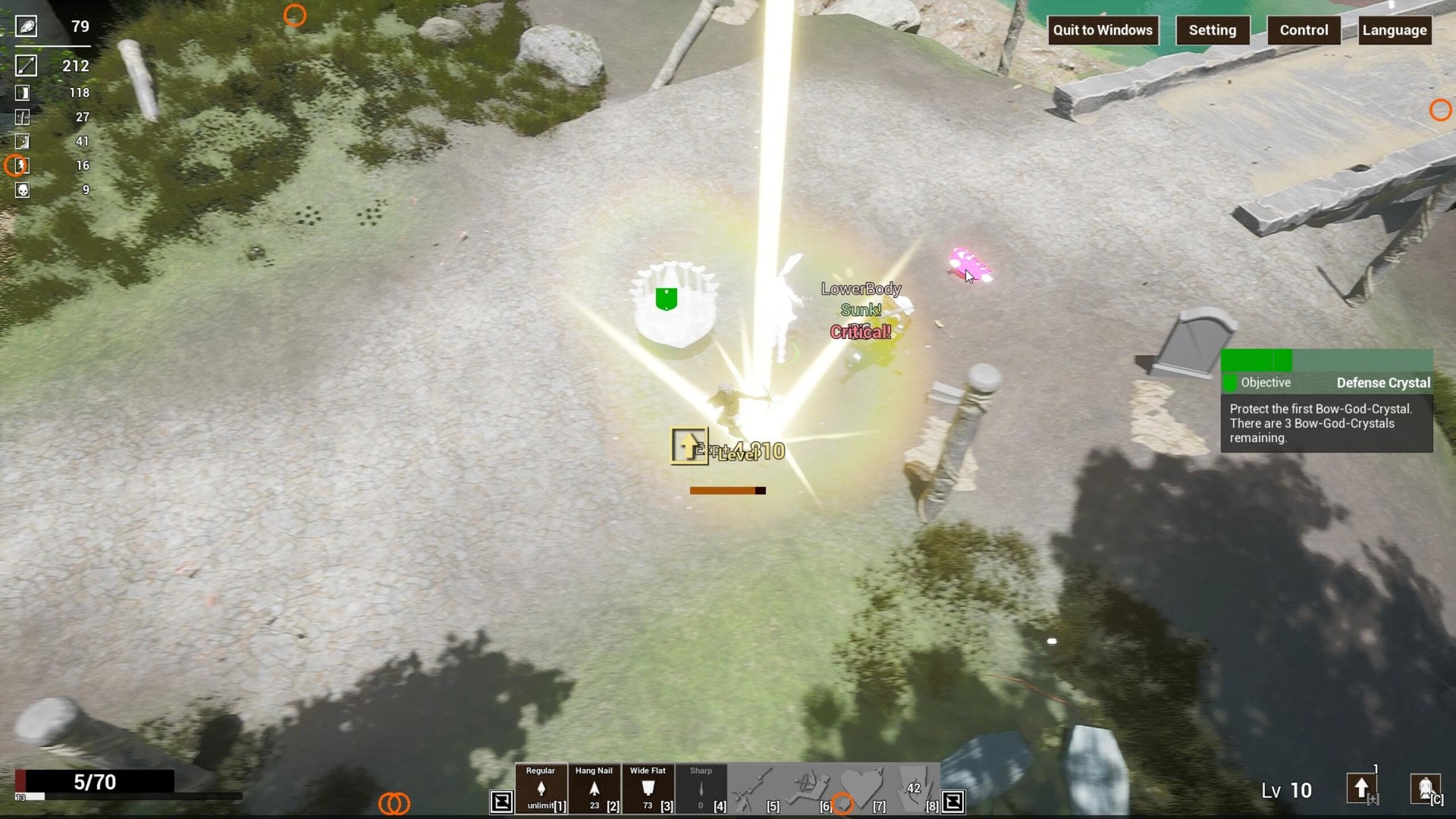
Task: Trigger the slot 6 archer skill
Action: [x=807, y=789]
